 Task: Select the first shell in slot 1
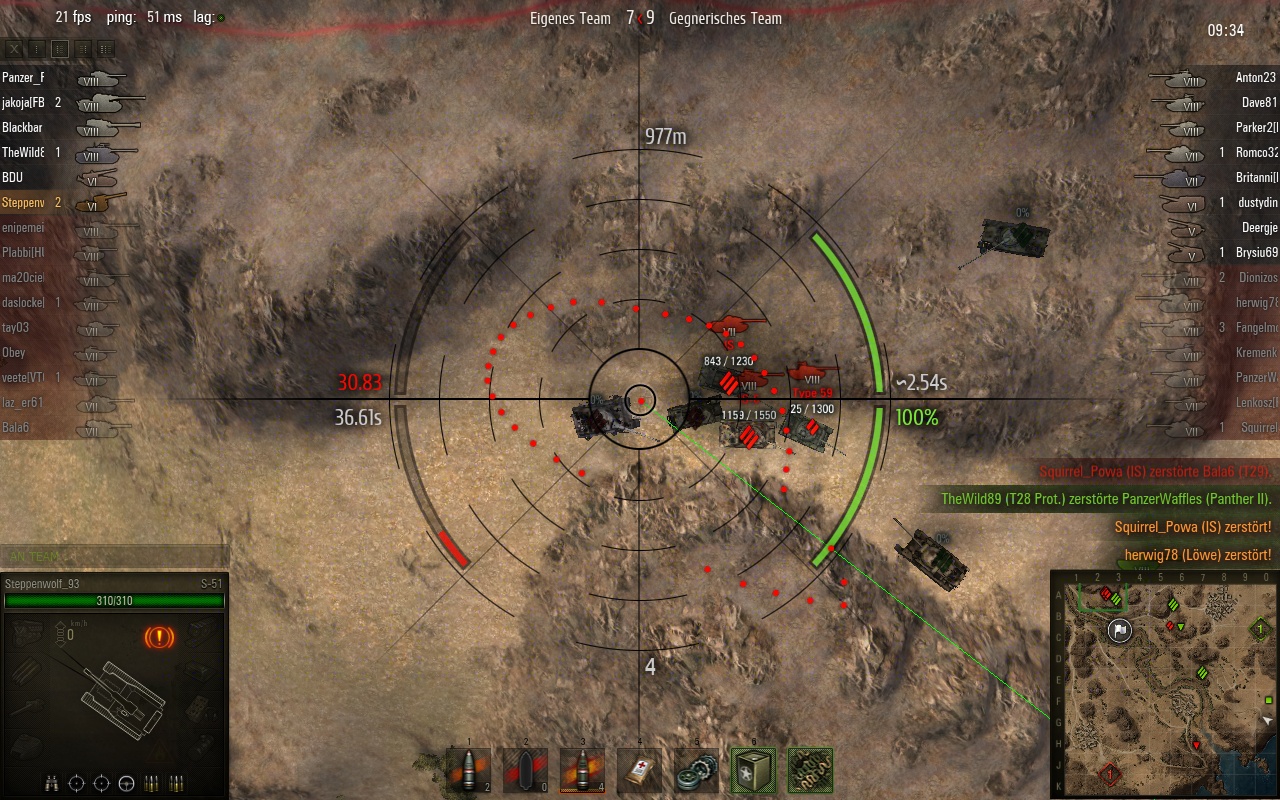pos(469,771)
